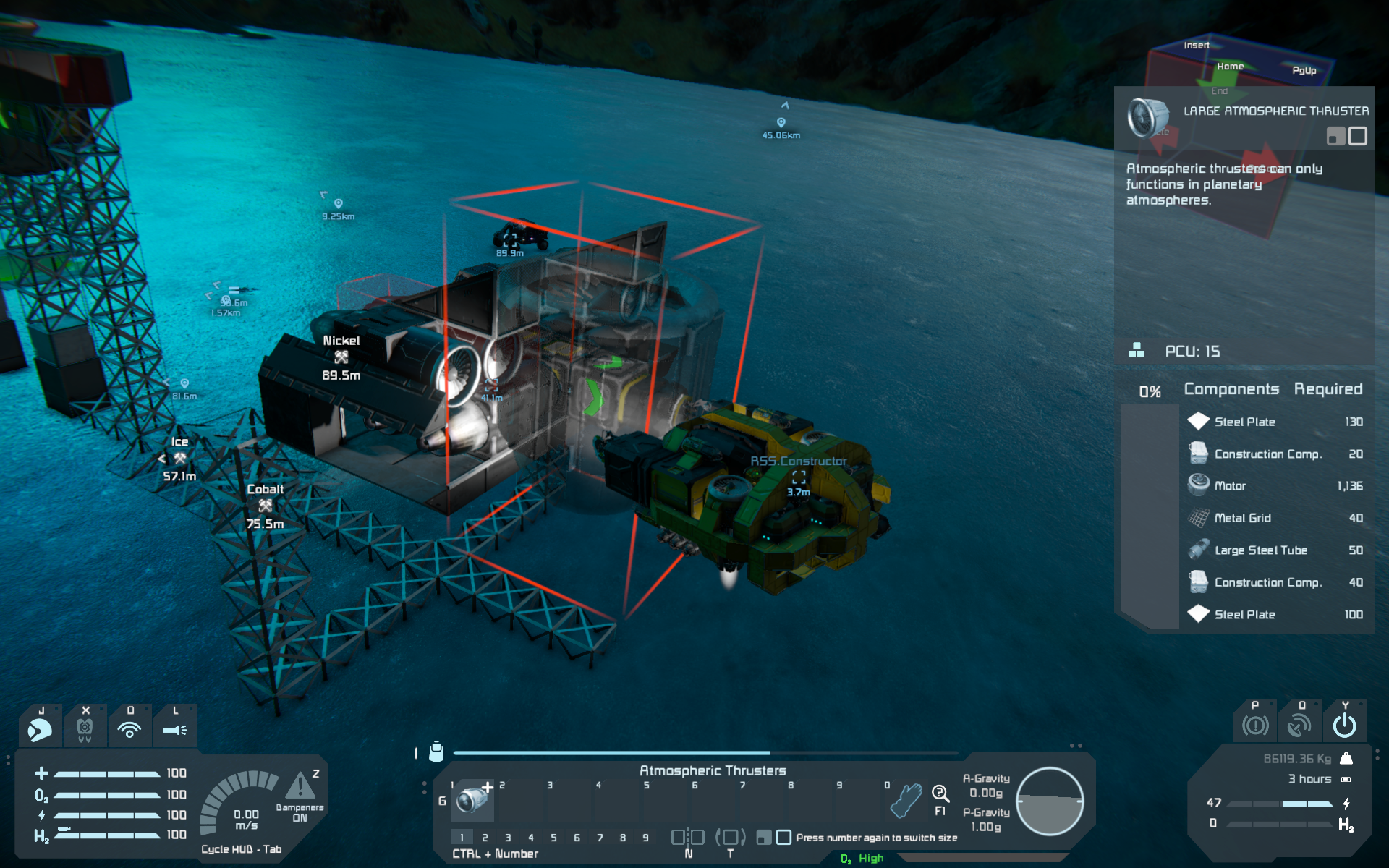1389x868 pixels.
Task: Click the rotate block icon in toolbar
Action: (x=730, y=838)
